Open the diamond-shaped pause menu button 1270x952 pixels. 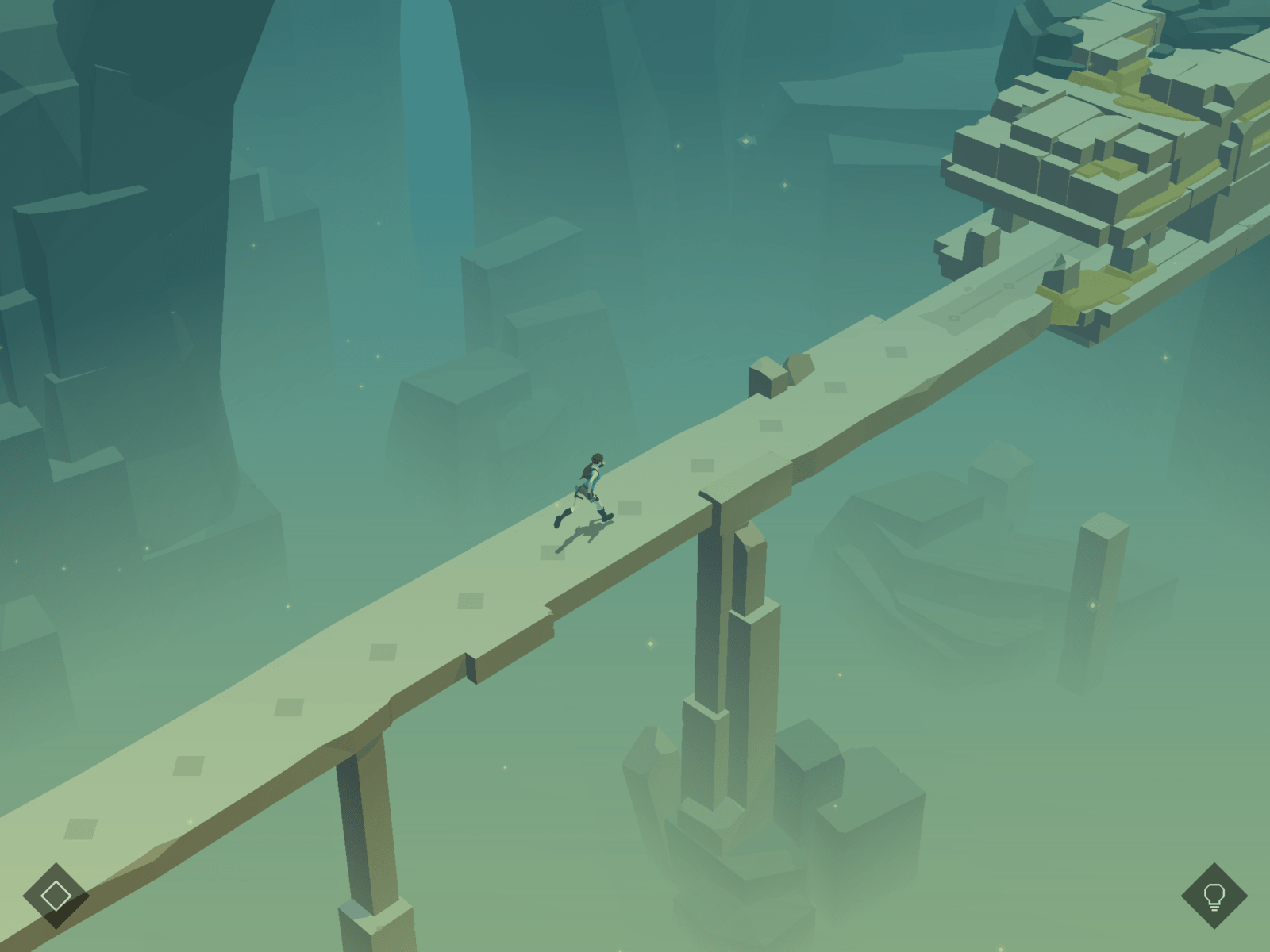point(56,896)
